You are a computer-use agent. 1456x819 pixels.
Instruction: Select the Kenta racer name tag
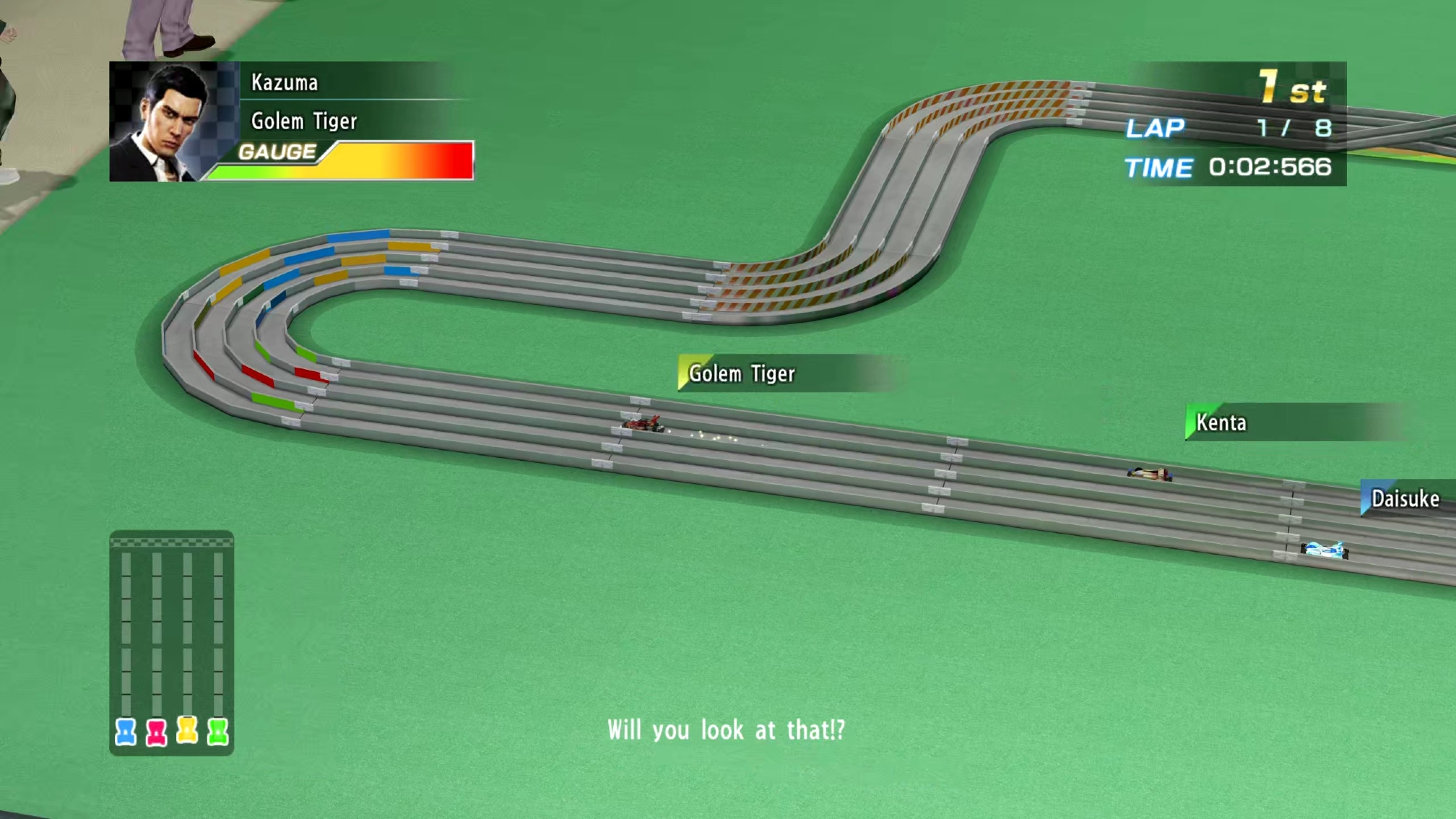[x=1221, y=422]
